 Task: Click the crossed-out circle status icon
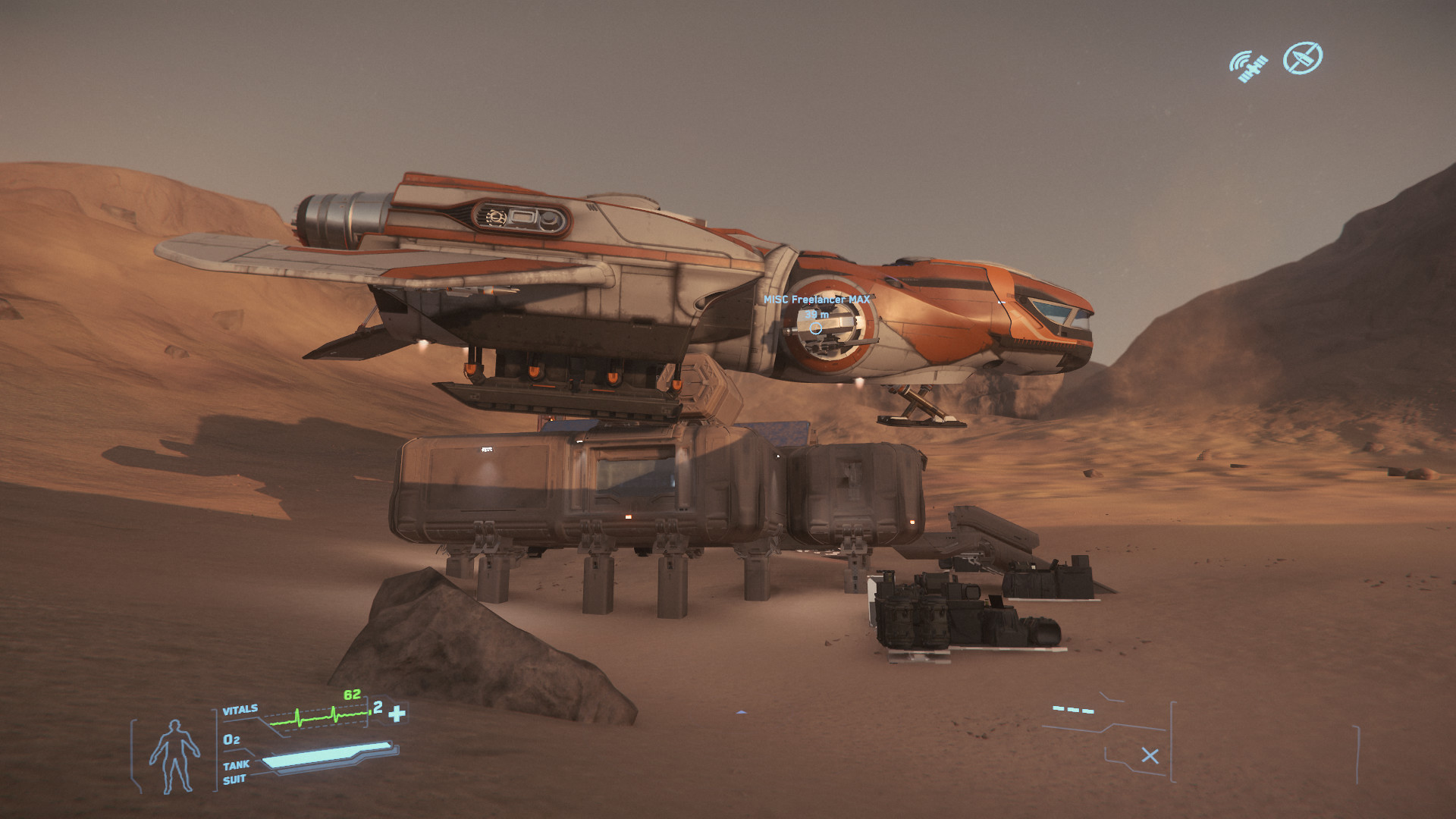[x=1302, y=58]
